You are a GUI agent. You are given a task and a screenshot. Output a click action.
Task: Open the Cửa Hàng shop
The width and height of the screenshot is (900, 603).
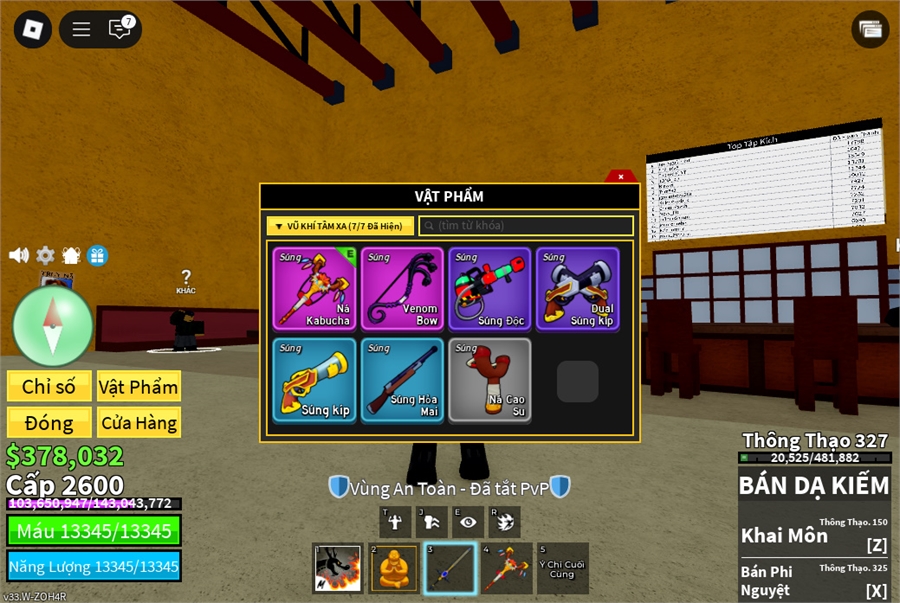pos(138,422)
